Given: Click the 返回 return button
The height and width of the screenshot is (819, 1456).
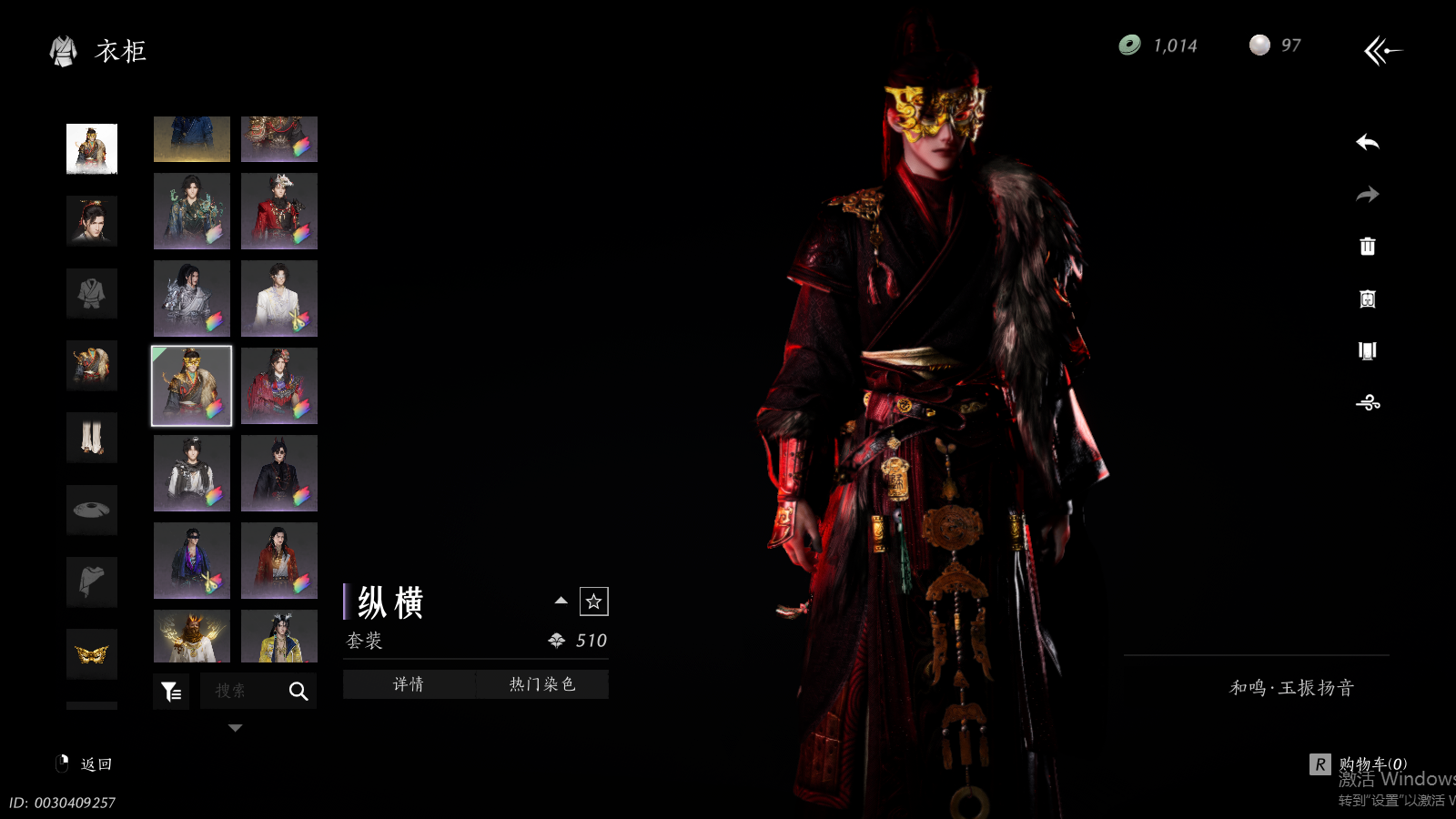Looking at the screenshot, I should pyautogui.click(x=86, y=764).
